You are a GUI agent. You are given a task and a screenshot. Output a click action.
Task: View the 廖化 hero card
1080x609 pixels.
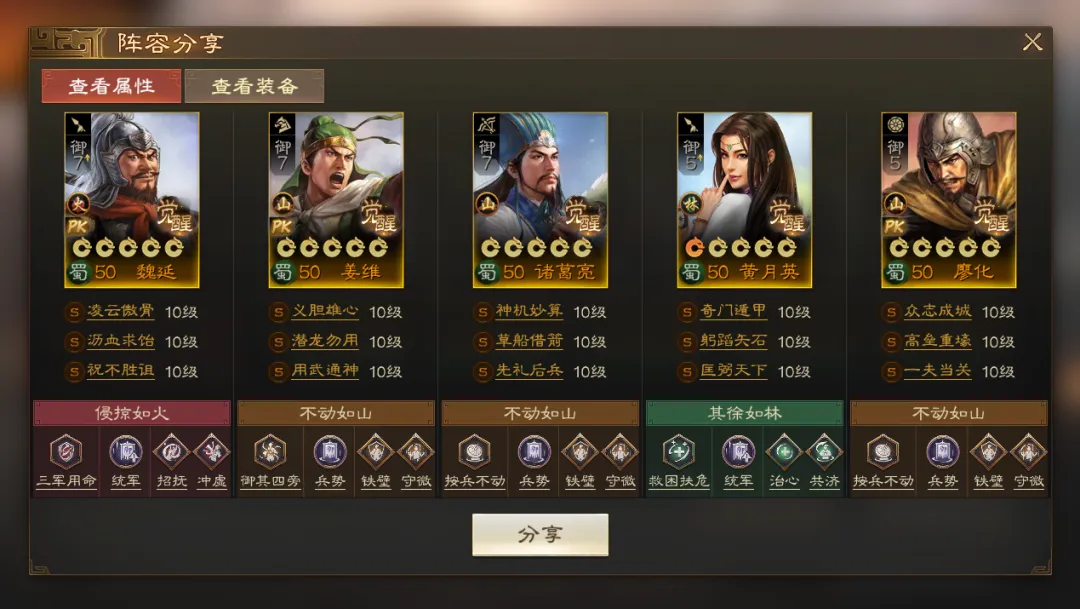(x=948, y=199)
